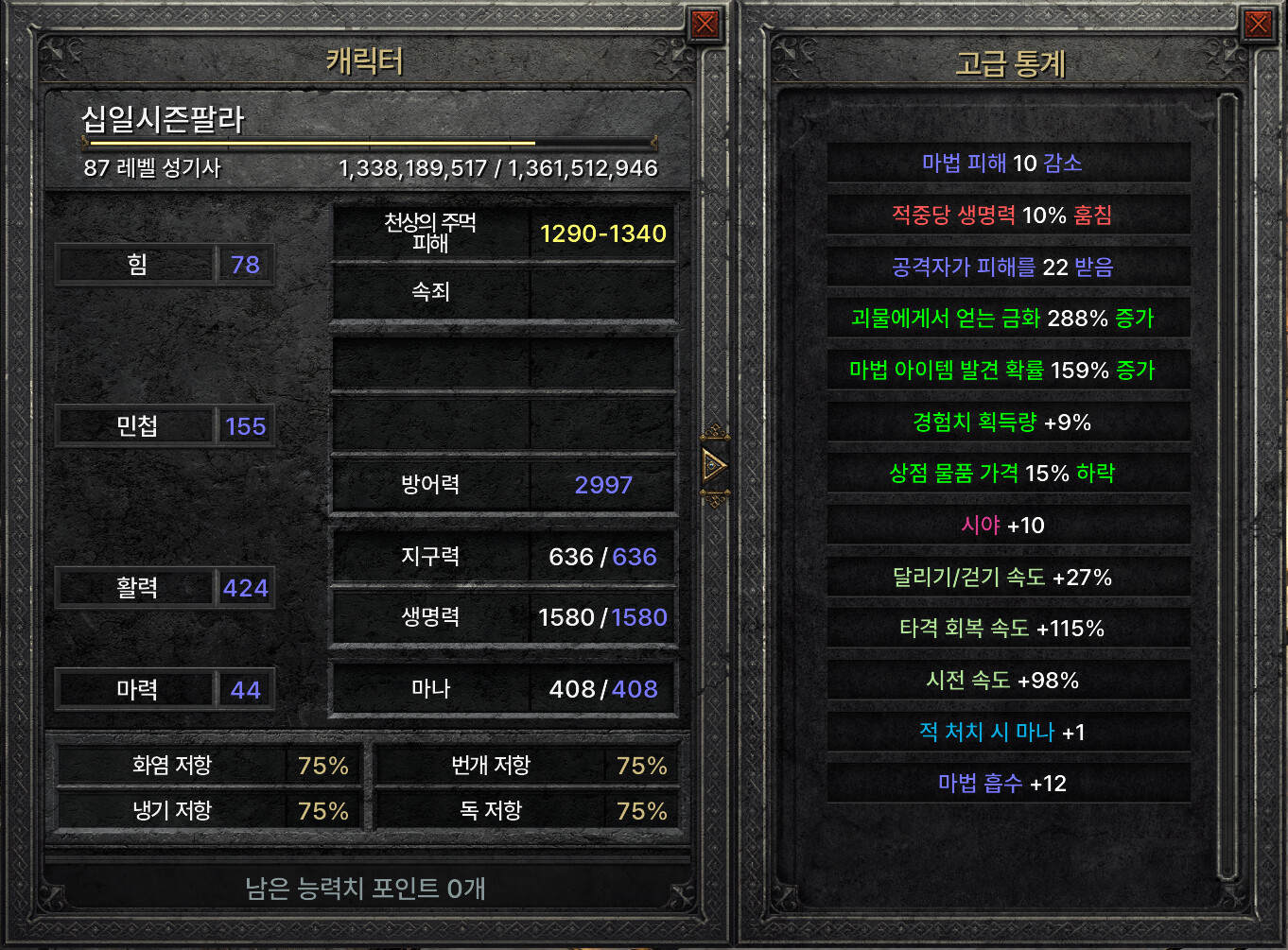Screen dimensions: 1288x950
Task: Close the 캐릭터 character panel
Action: pyautogui.click(x=705, y=24)
